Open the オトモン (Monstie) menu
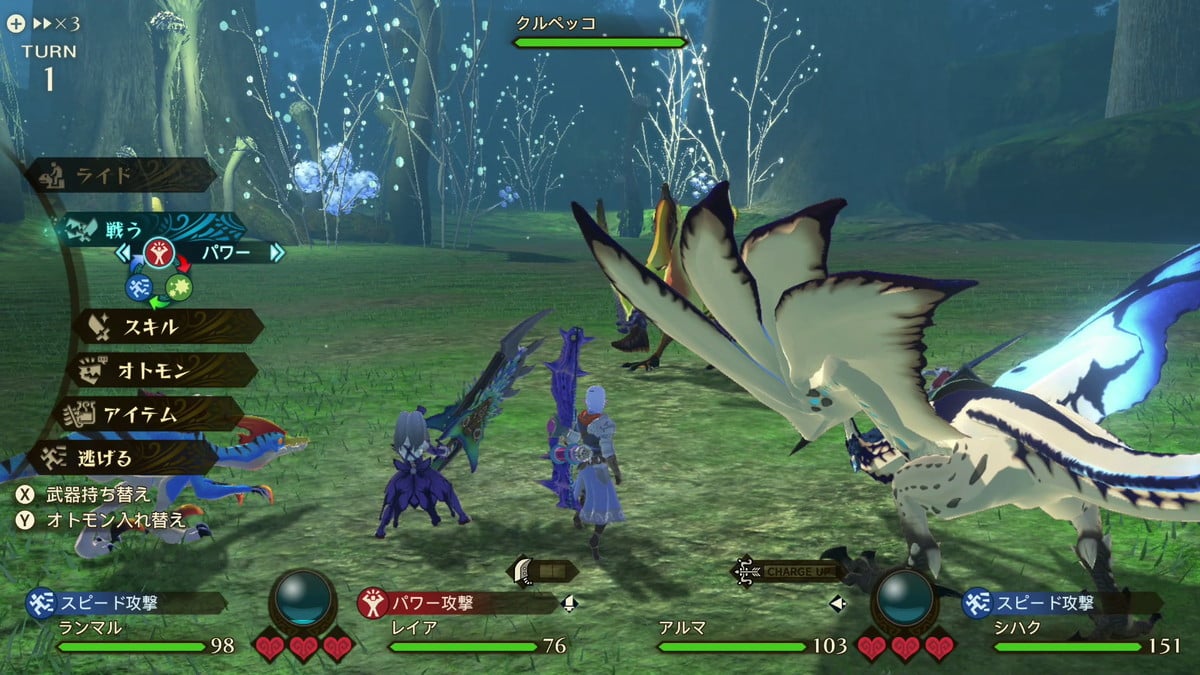This screenshot has width=1200, height=675. tap(160, 369)
